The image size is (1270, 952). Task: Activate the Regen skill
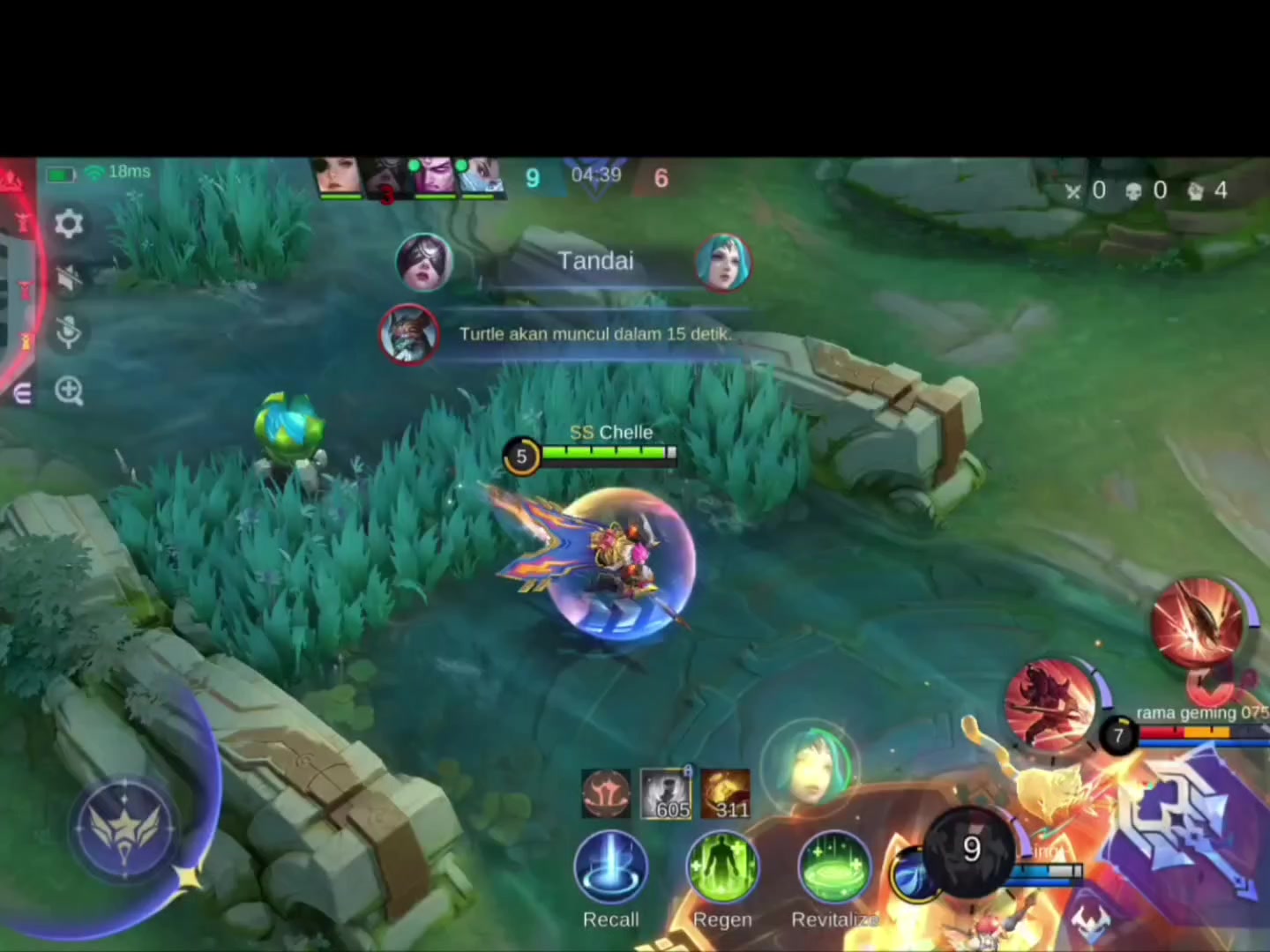tap(722, 868)
